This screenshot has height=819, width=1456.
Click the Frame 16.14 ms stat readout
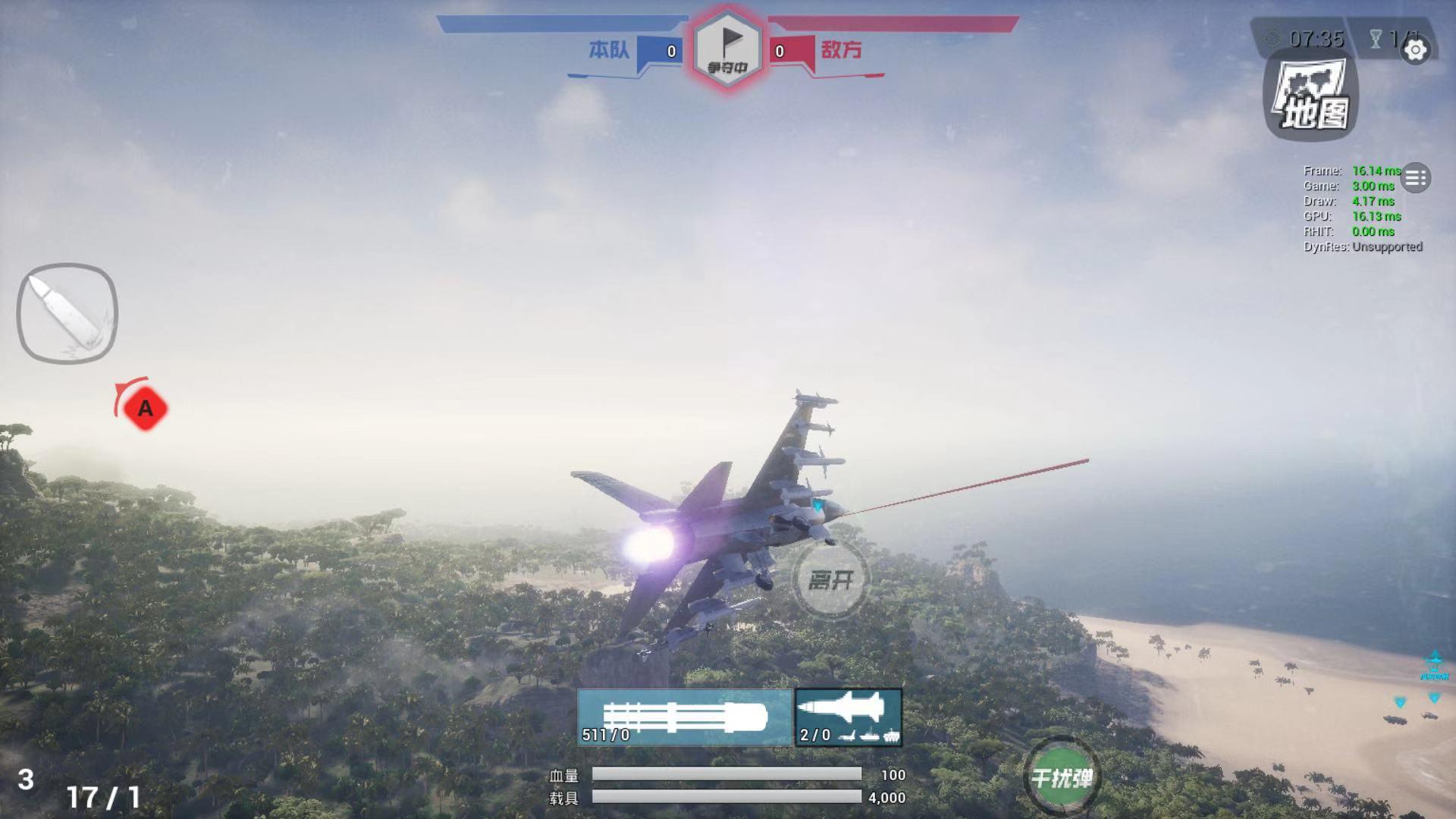pyautogui.click(x=1354, y=171)
